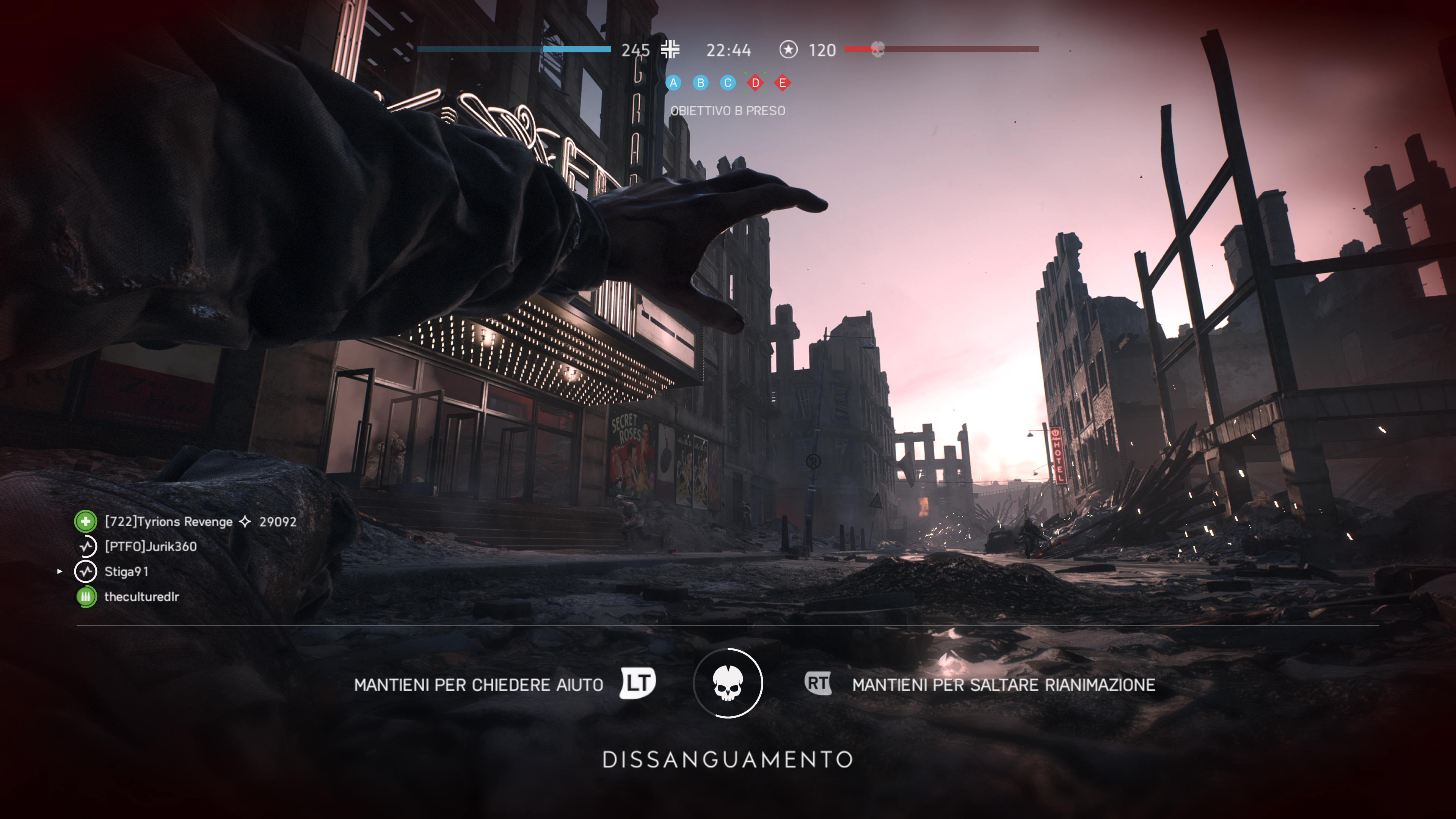Image resolution: width=1456 pixels, height=819 pixels.
Task: Click the Allied star faction icon
Action: click(788, 50)
